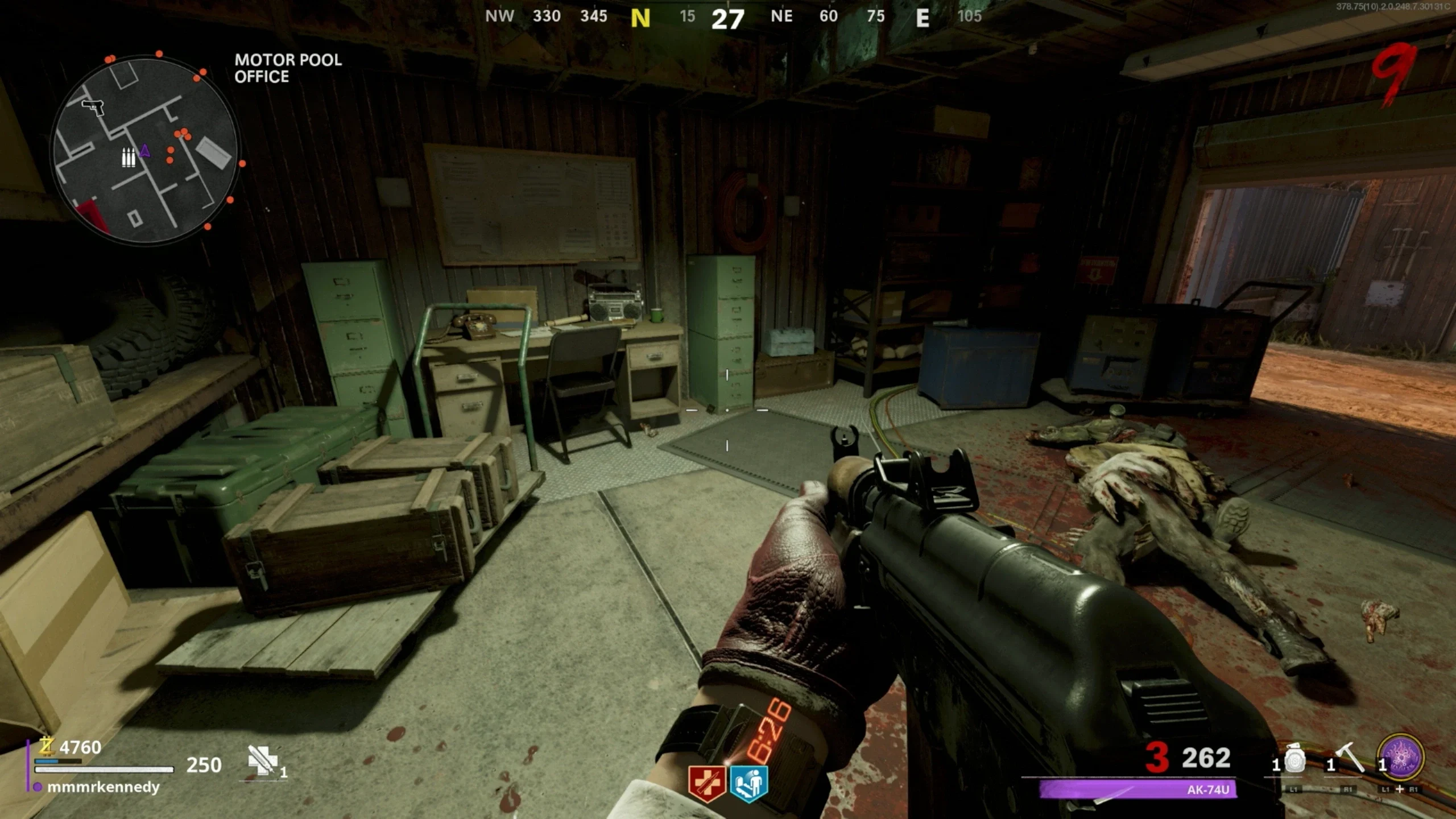Click the blue Quick Revive perk icon
Image resolution: width=1456 pixels, height=819 pixels.
748,783
